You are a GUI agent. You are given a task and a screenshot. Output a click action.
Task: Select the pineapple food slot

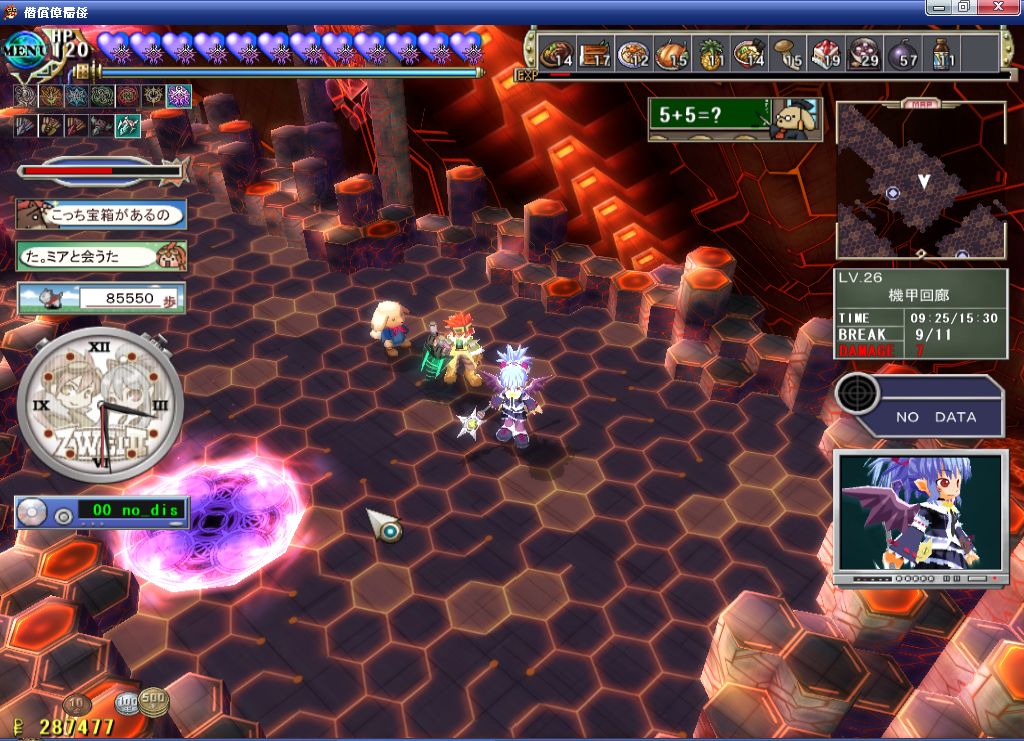[712, 54]
